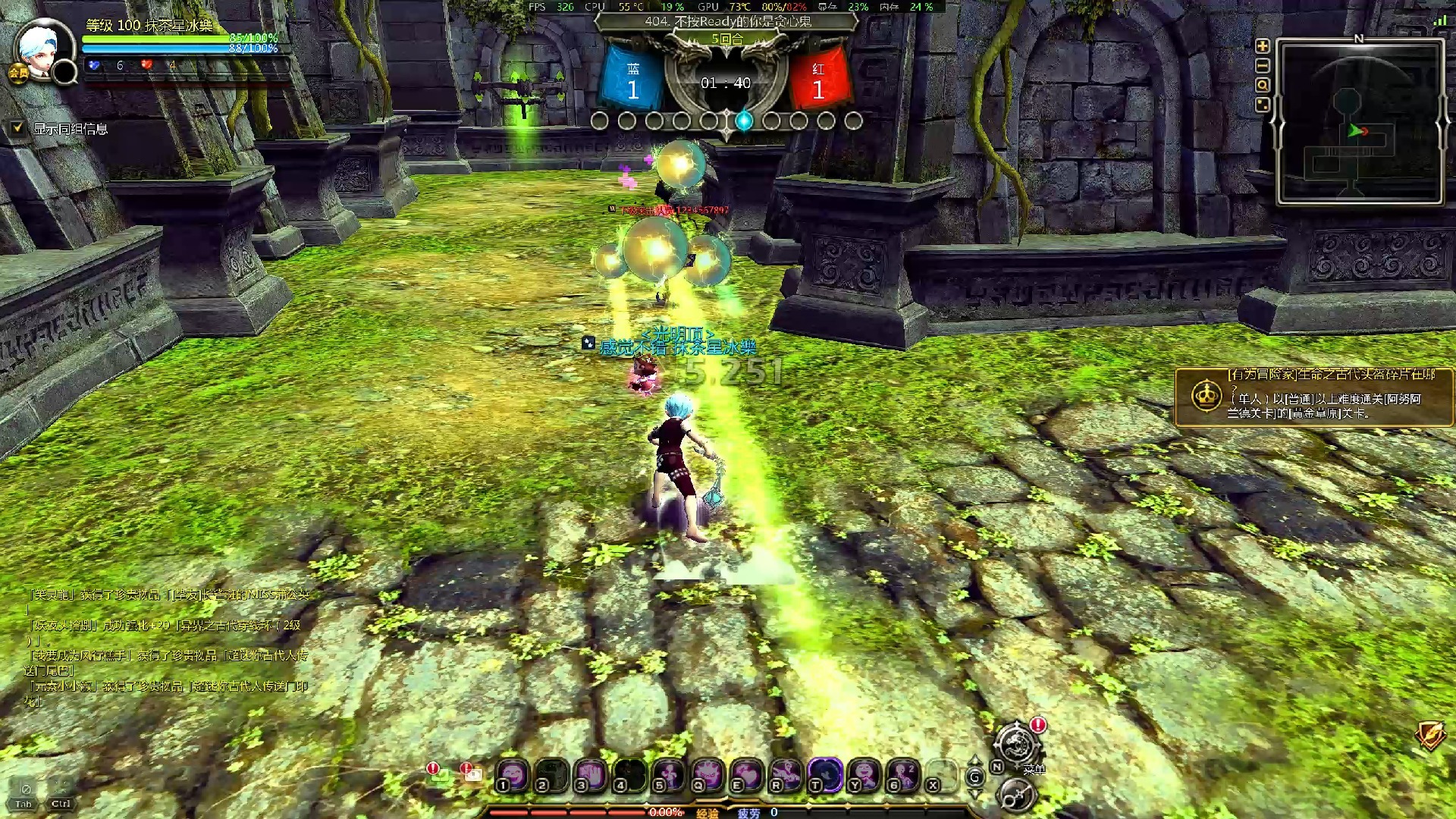Activate the laughing face skill in slot 1
The height and width of the screenshot is (819, 1456).
click(x=513, y=775)
